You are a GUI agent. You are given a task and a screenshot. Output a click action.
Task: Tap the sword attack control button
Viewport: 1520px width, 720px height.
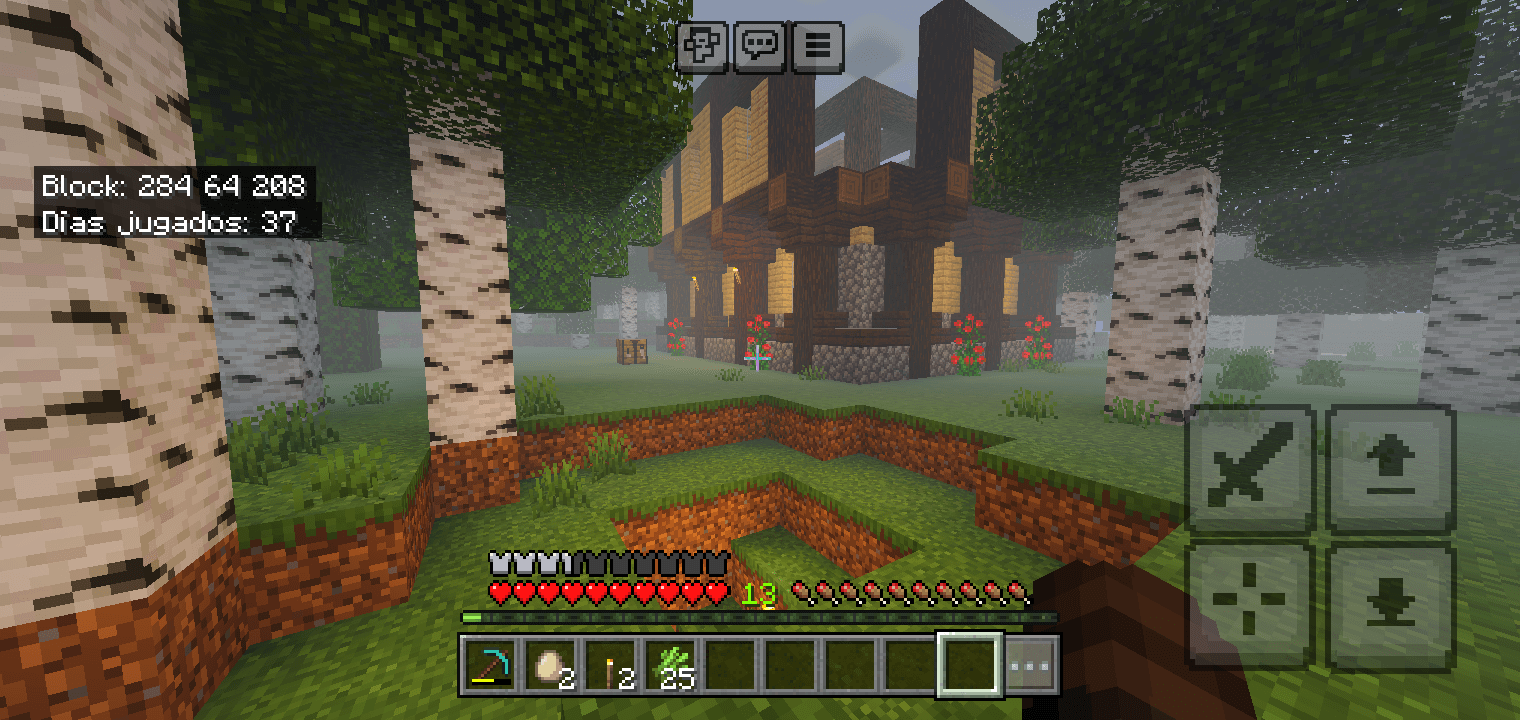coord(1250,469)
